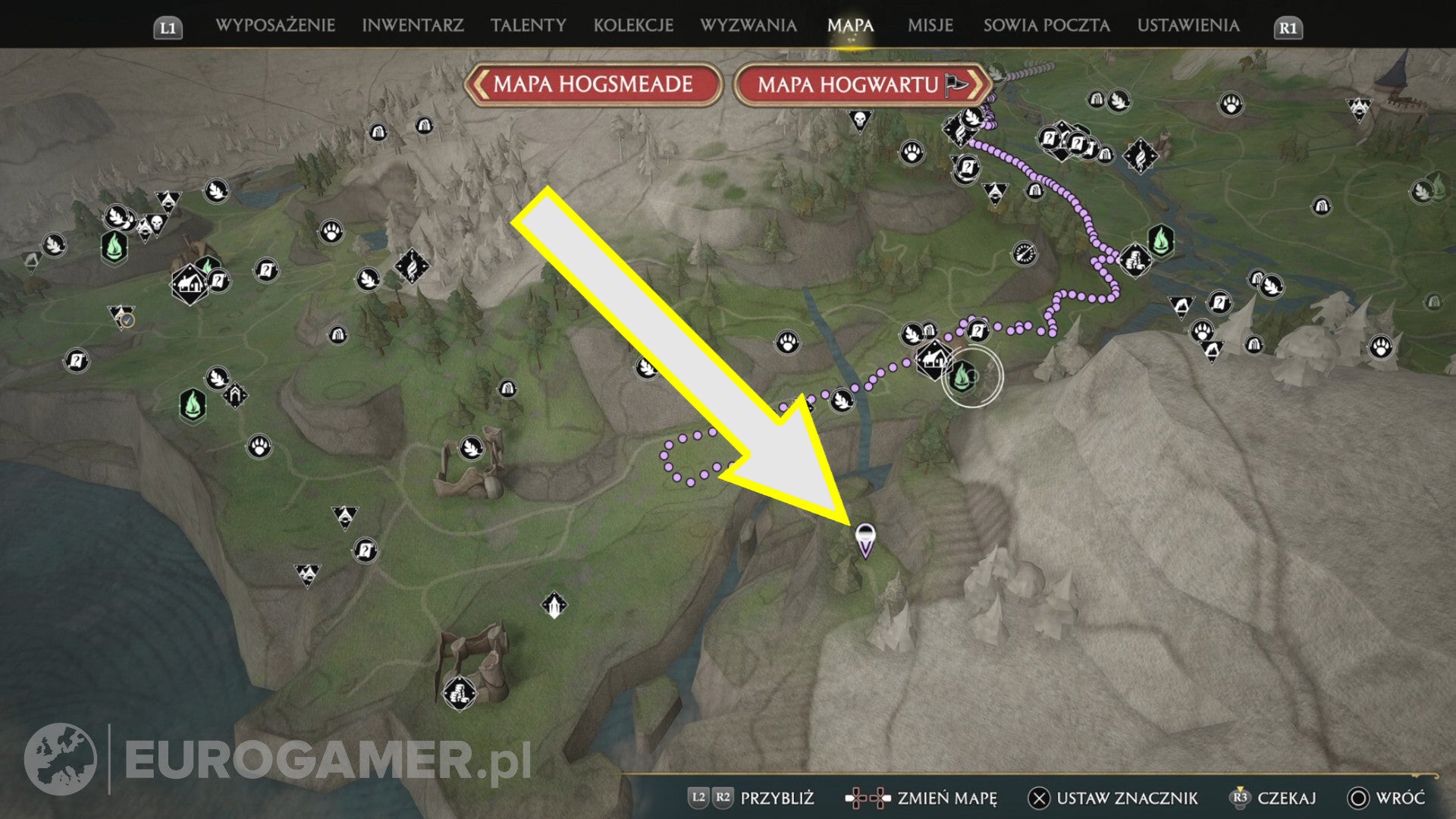Click Wróć to go back
Image resolution: width=1456 pixels, height=819 pixels.
(x=1399, y=798)
